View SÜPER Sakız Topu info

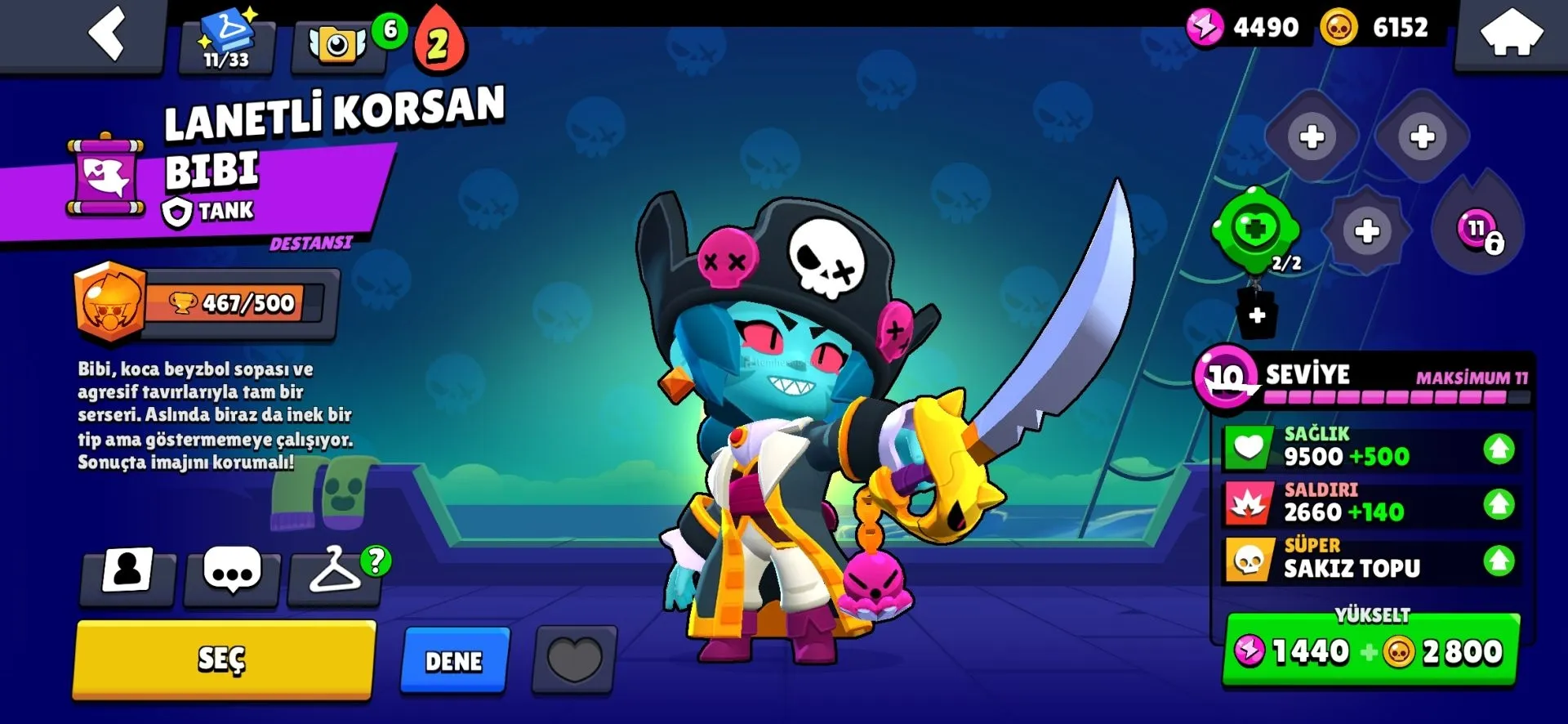tap(1370, 560)
